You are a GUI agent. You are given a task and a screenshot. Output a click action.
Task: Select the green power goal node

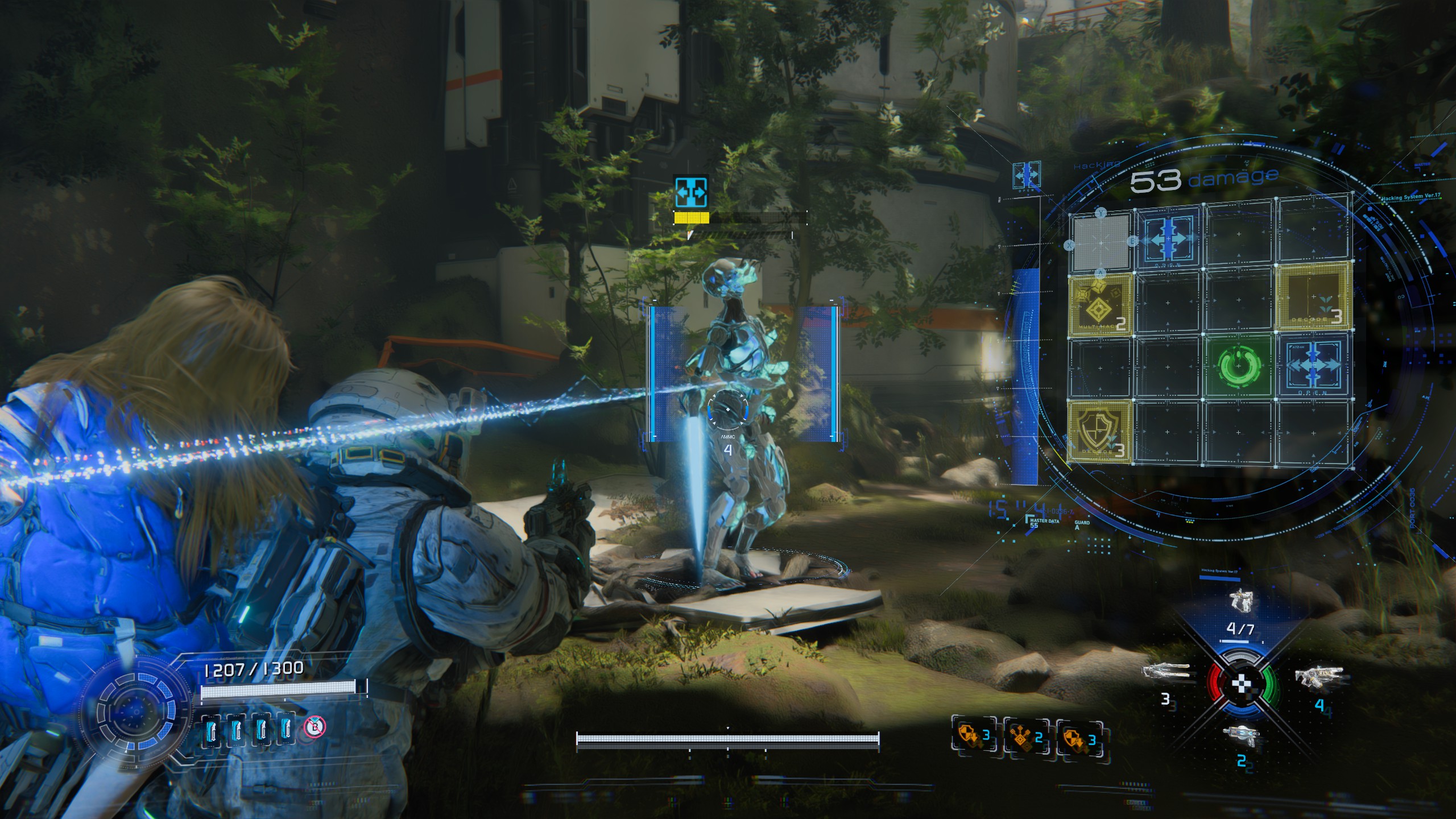tap(1240, 364)
